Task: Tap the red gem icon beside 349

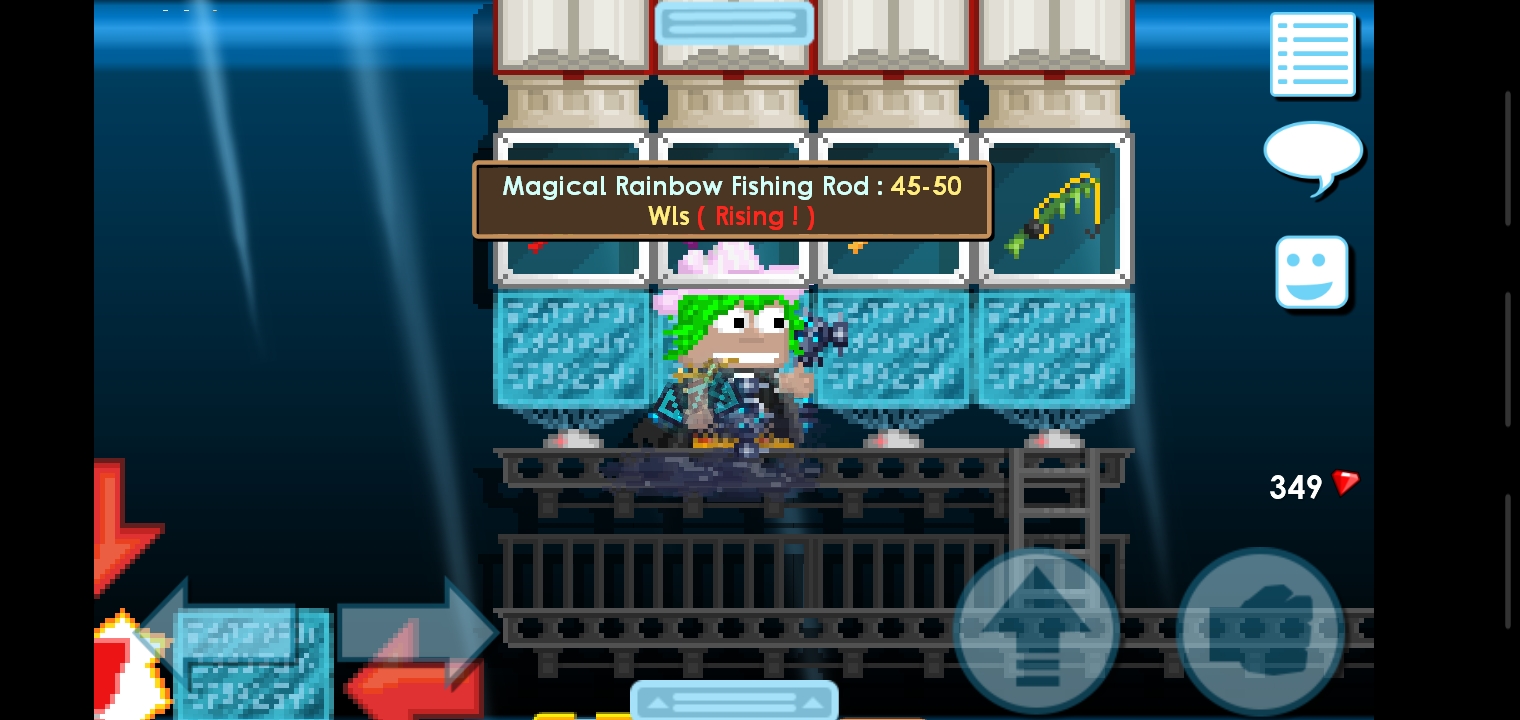Action: point(1344,484)
